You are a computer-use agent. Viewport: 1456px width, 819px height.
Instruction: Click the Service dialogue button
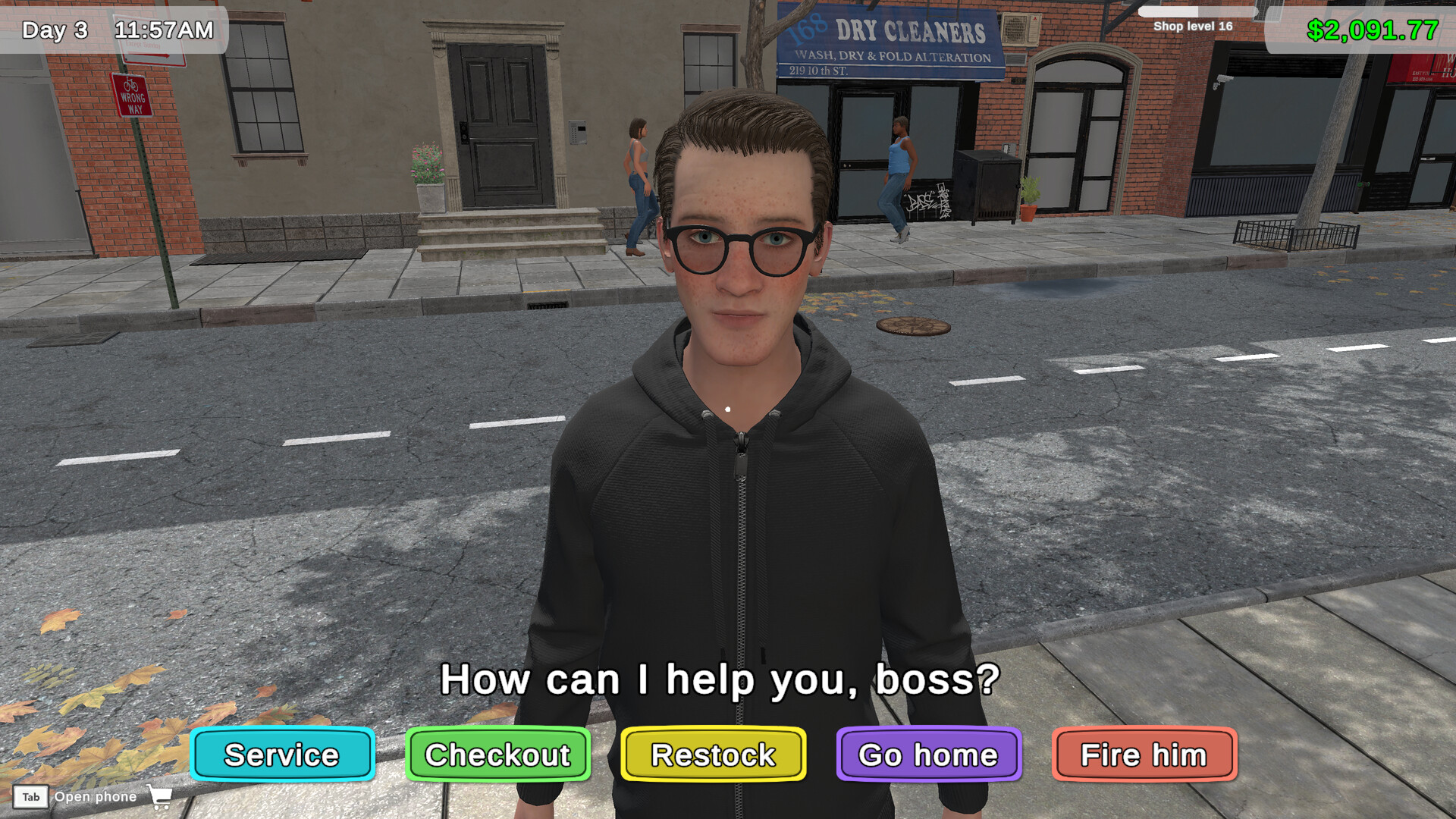283,755
